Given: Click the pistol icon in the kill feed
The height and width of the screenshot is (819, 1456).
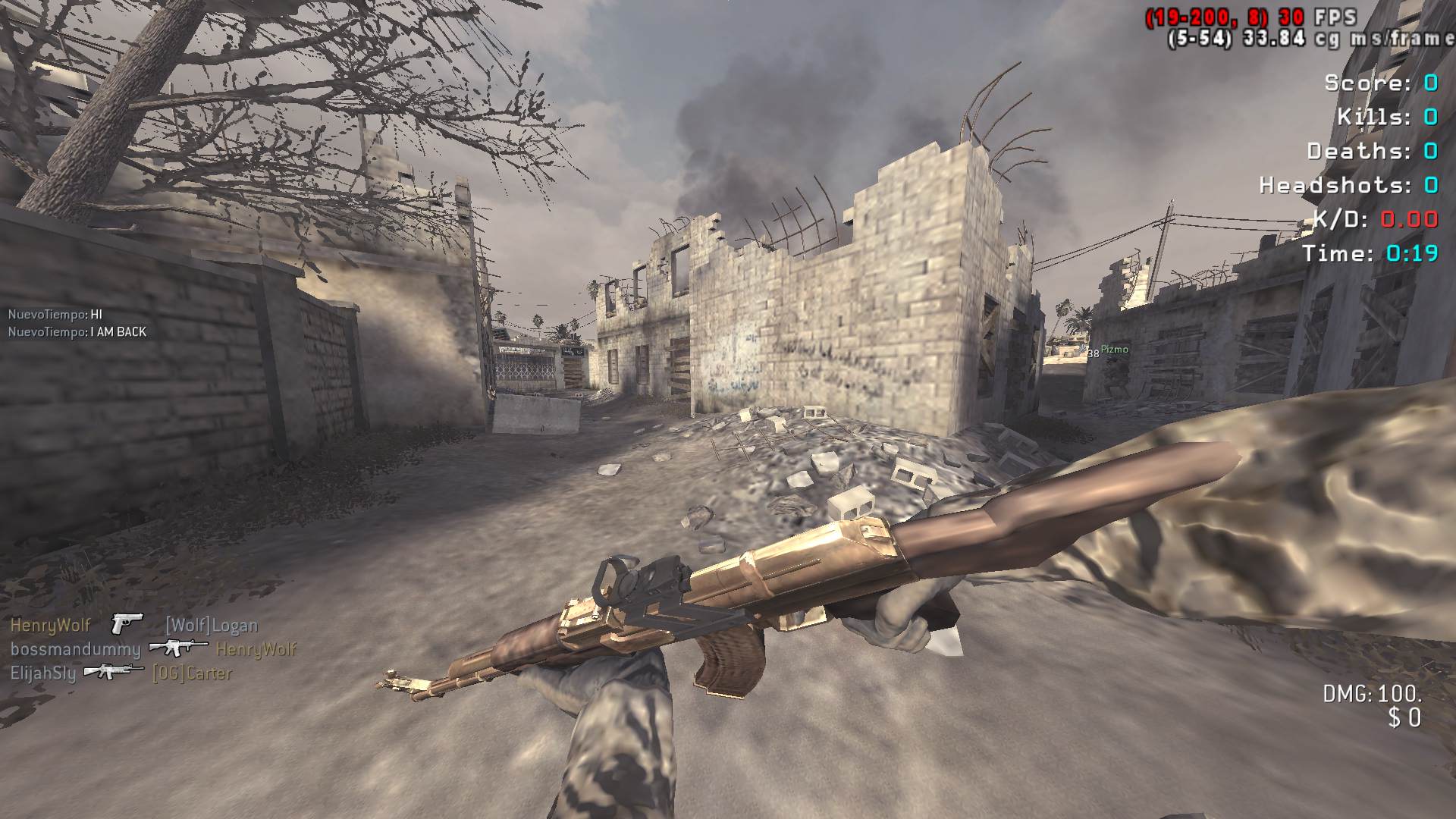Looking at the screenshot, I should point(127,624).
